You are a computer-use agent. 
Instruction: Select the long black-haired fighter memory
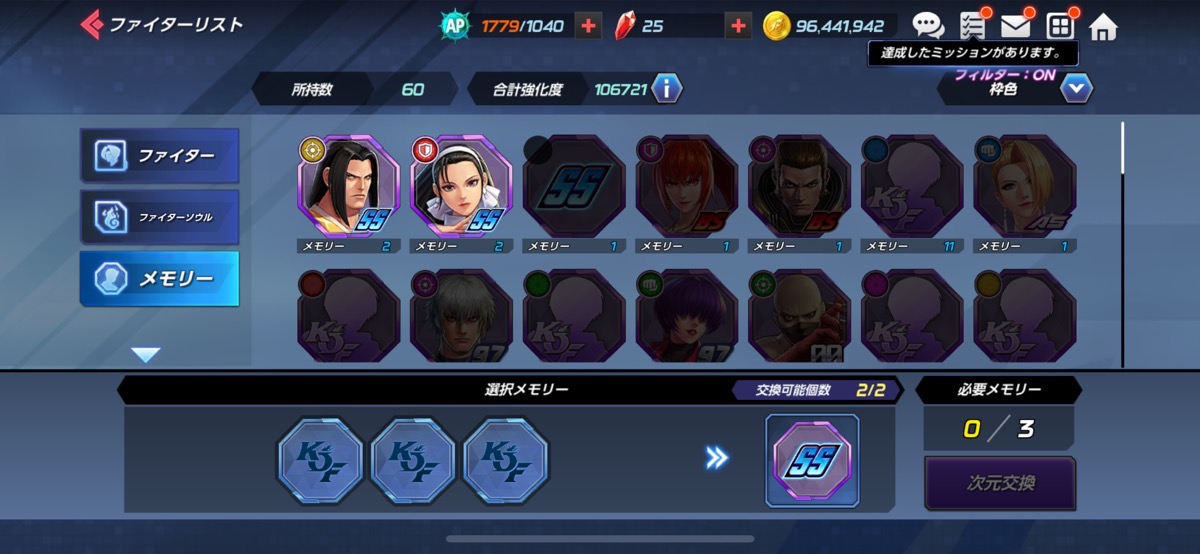347,186
